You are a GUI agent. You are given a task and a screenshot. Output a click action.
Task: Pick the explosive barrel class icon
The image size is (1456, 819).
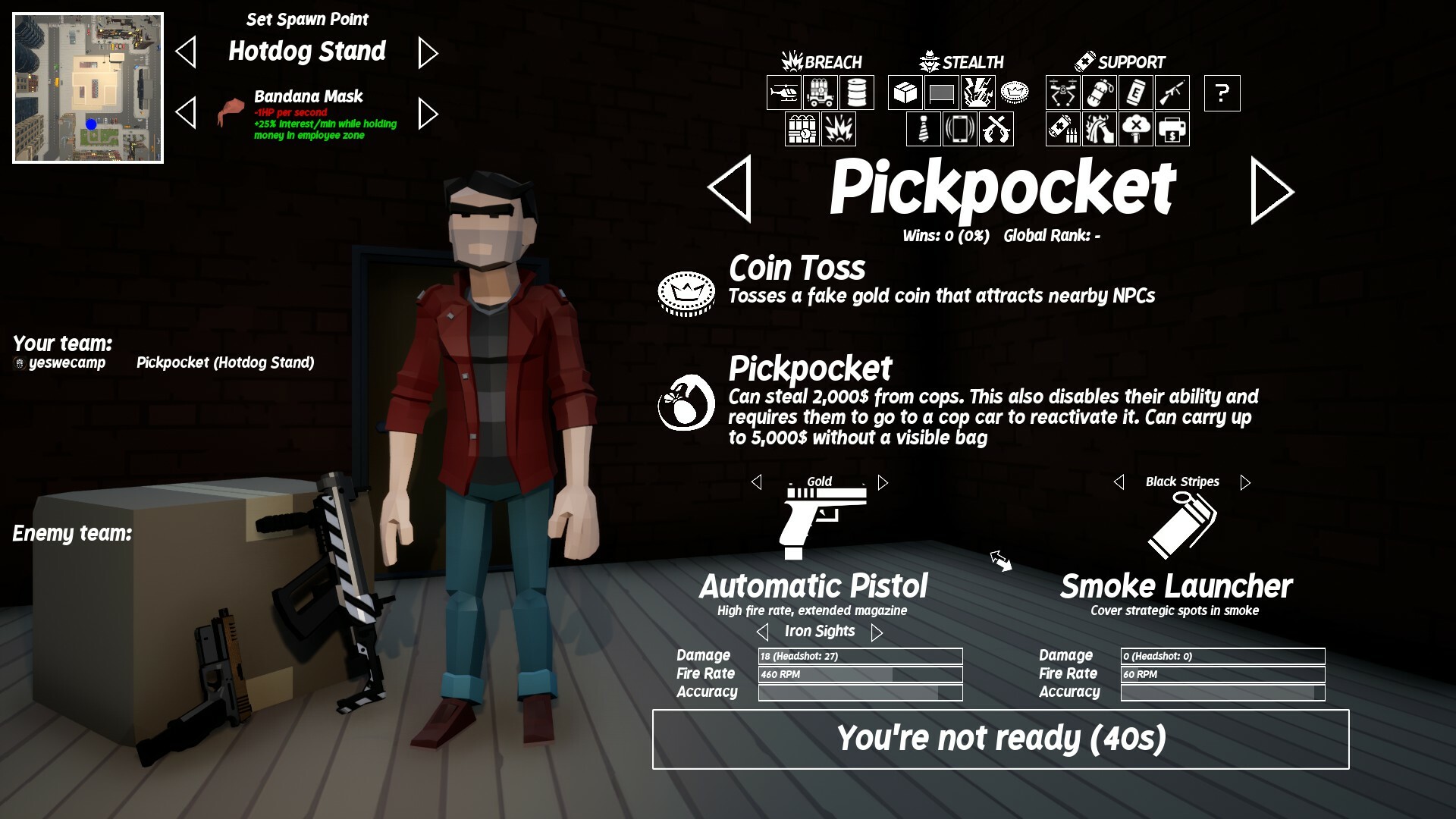[x=856, y=93]
